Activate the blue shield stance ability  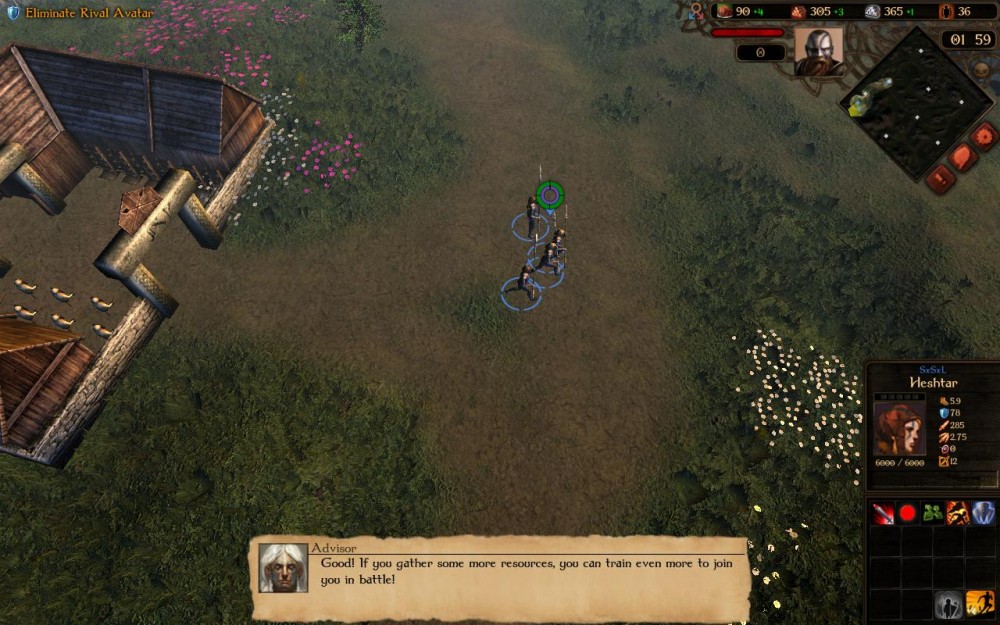983,513
